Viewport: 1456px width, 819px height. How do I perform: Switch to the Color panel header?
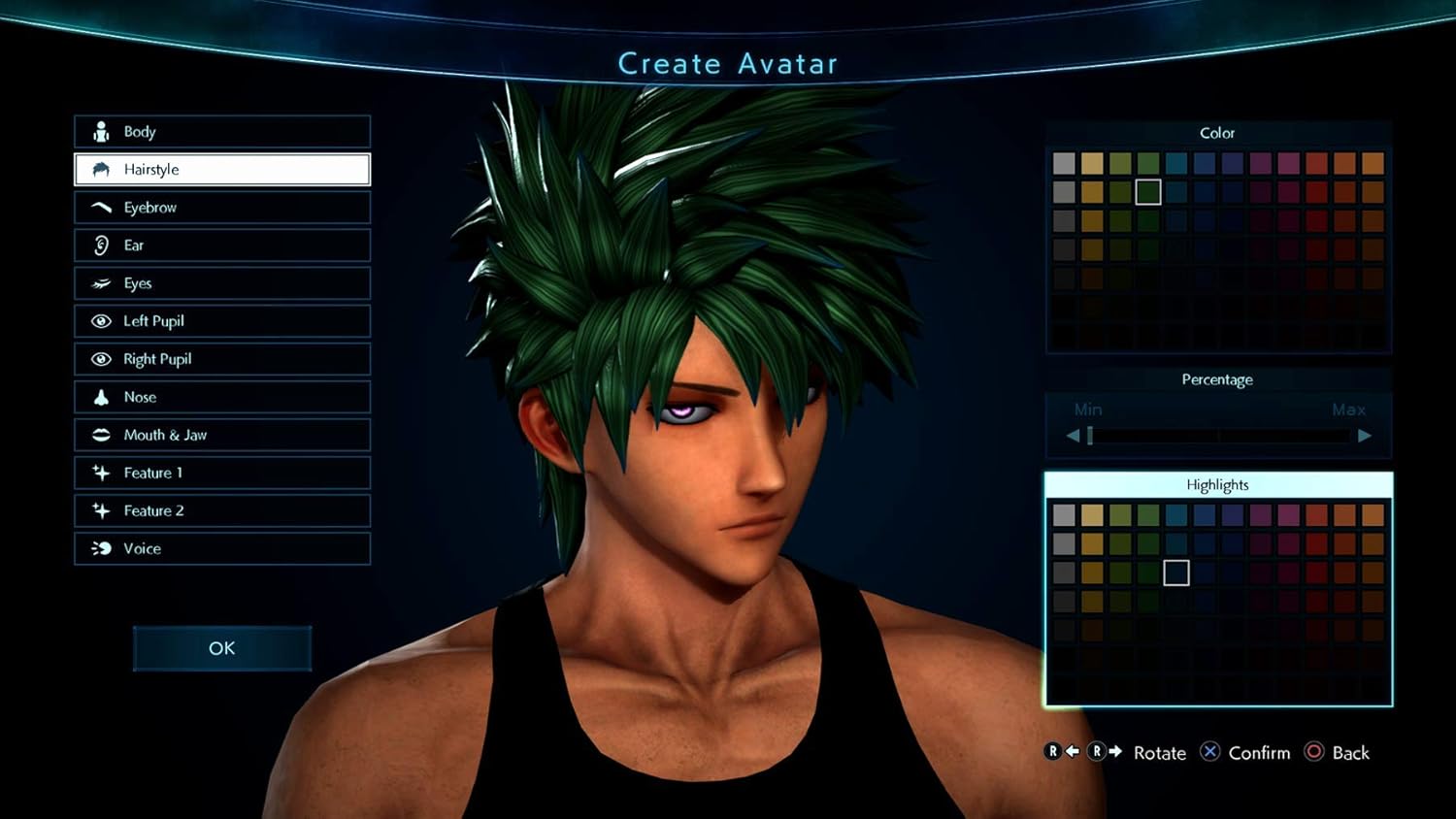(1218, 133)
